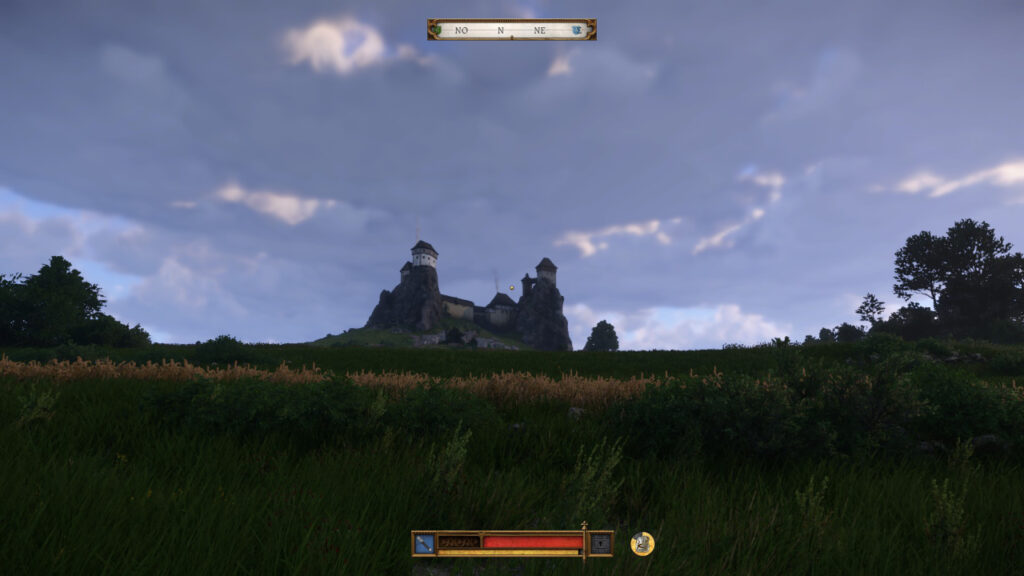Select the blue shield marker on the compass
This screenshot has height=576, width=1024.
click(x=577, y=30)
